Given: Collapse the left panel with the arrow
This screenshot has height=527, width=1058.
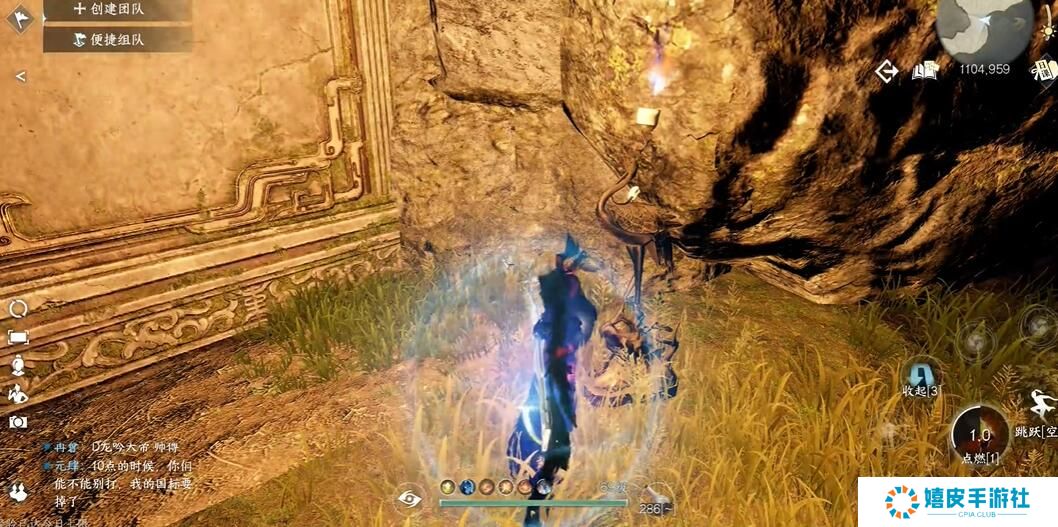Looking at the screenshot, I should (20, 77).
